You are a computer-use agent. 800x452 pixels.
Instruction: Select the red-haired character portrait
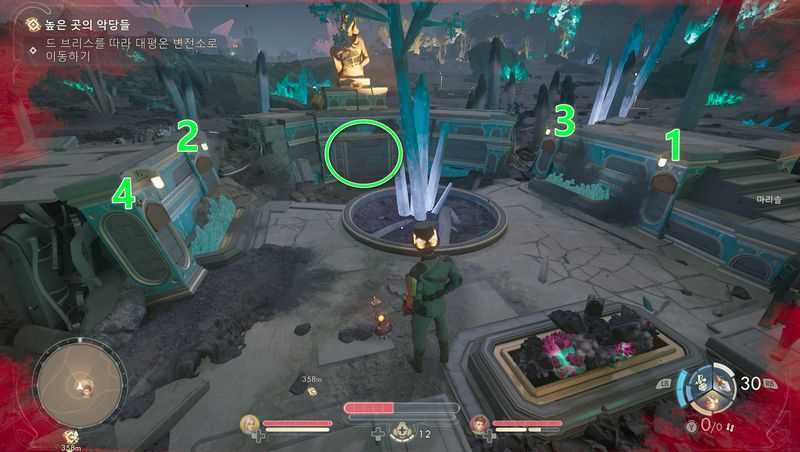(480, 423)
